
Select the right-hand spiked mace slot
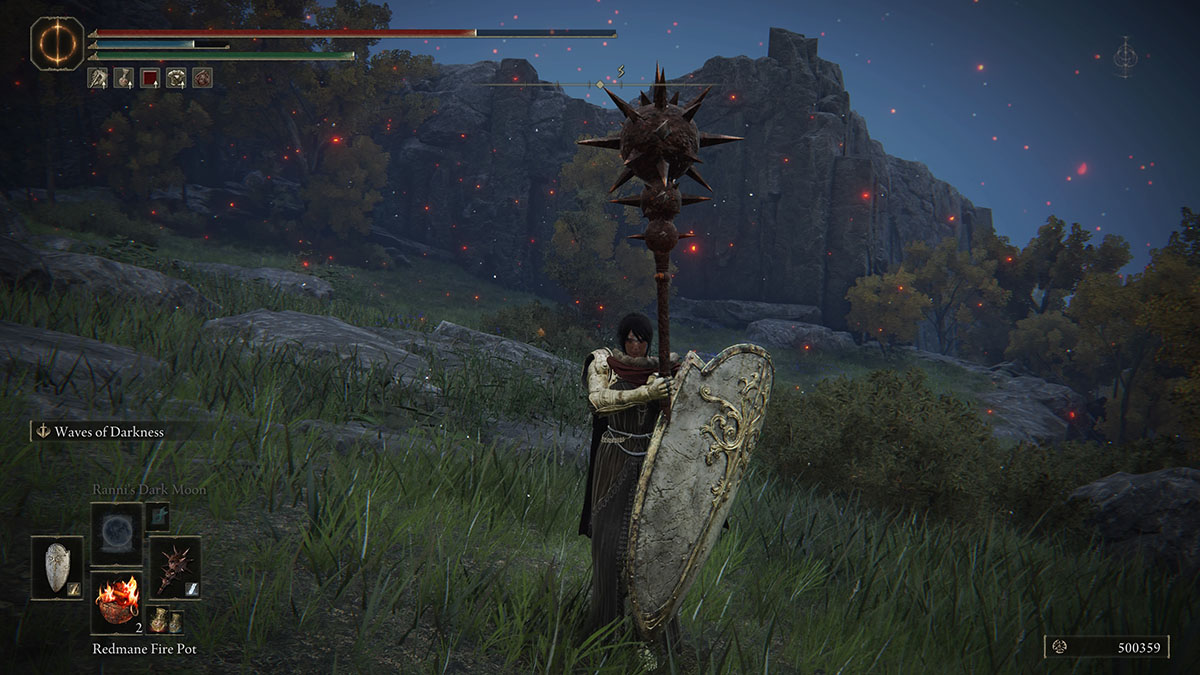coord(175,567)
